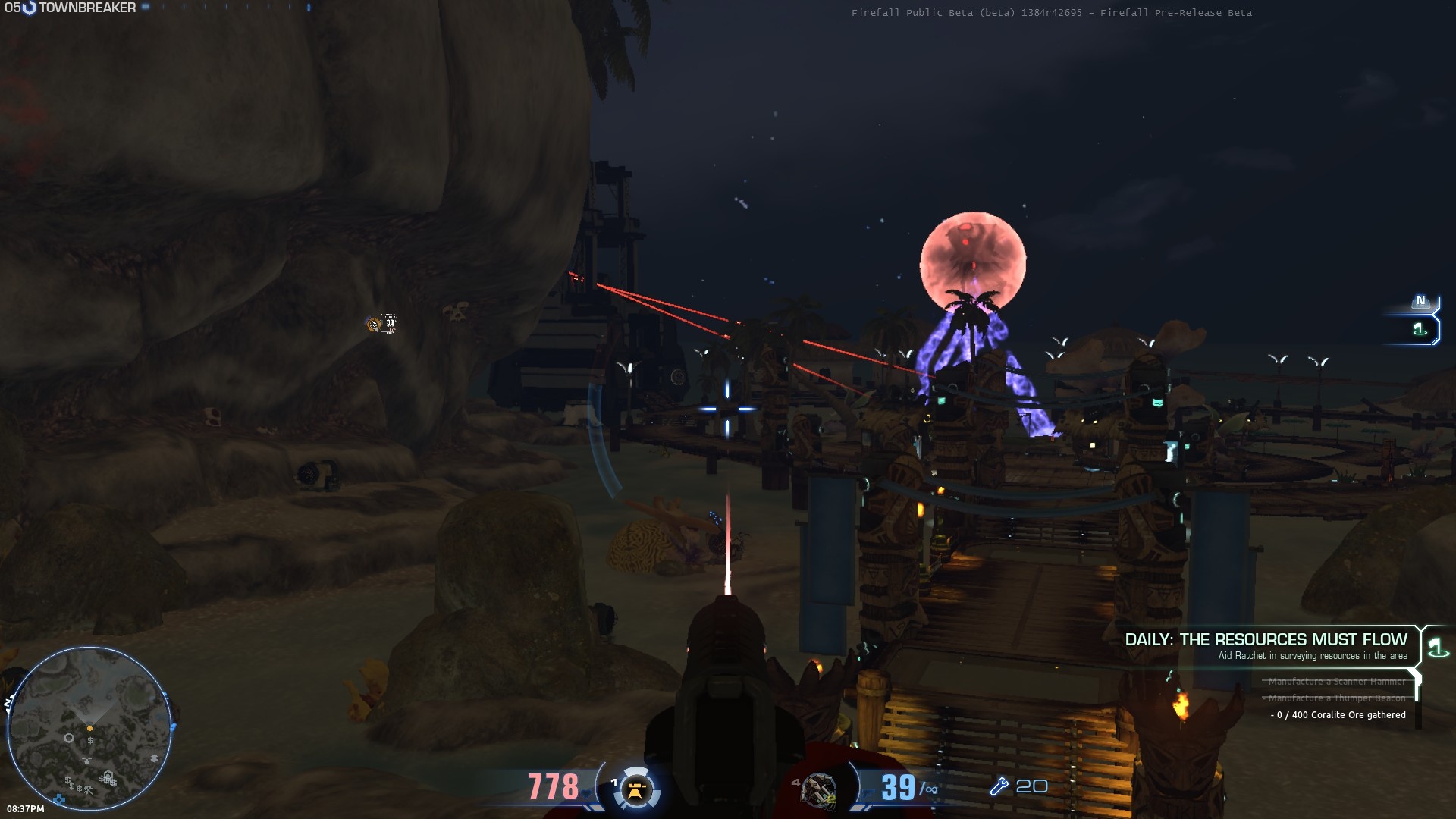Click the Townbreaker player name plate

click(x=86, y=8)
